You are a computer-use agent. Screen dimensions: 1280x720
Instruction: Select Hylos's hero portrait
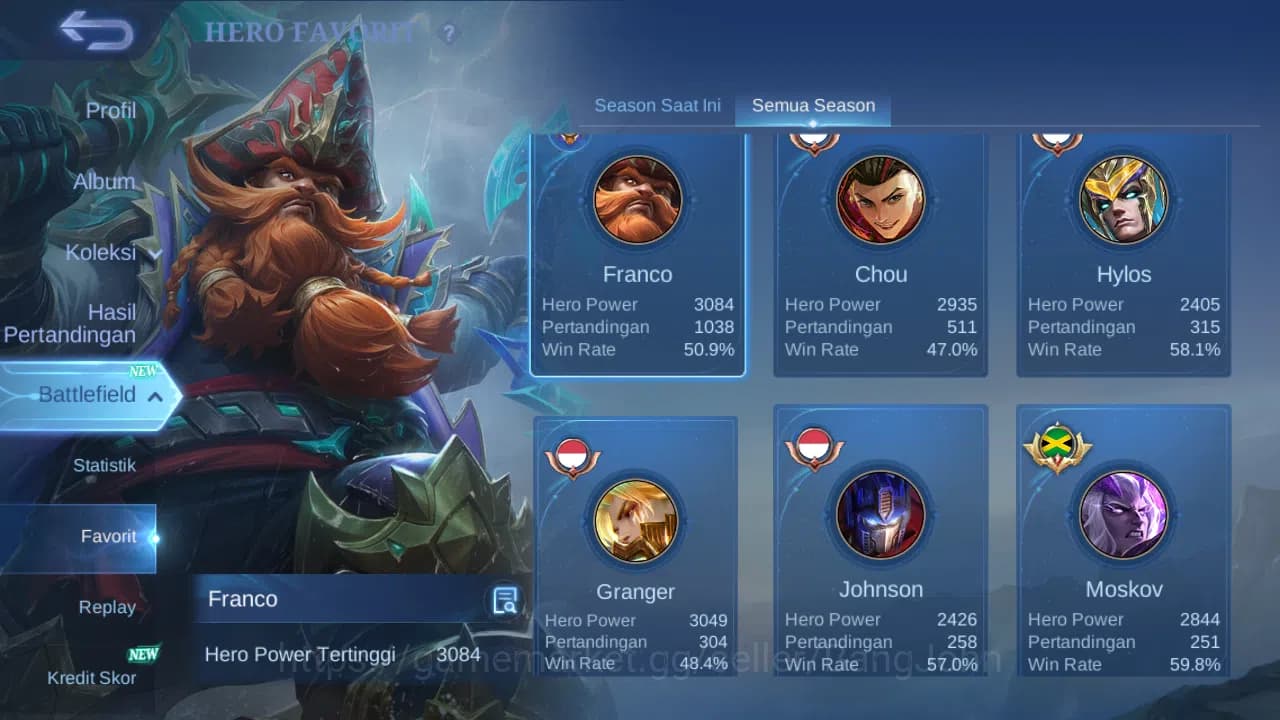click(1123, 199)
